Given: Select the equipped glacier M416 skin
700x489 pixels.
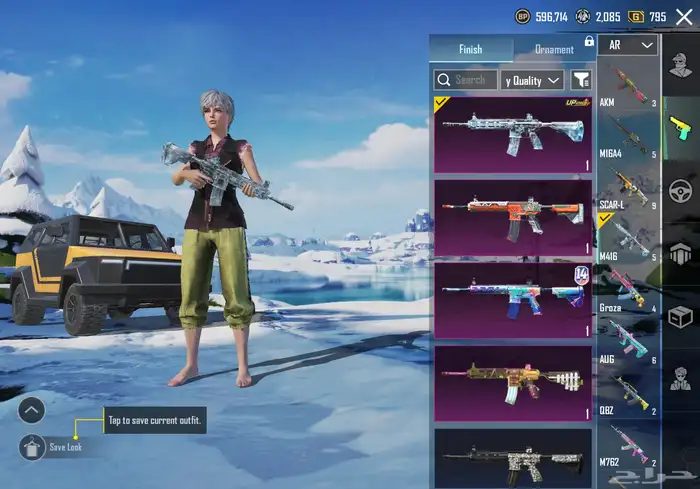Looking at the screenshot, I should tap(512, 133).
